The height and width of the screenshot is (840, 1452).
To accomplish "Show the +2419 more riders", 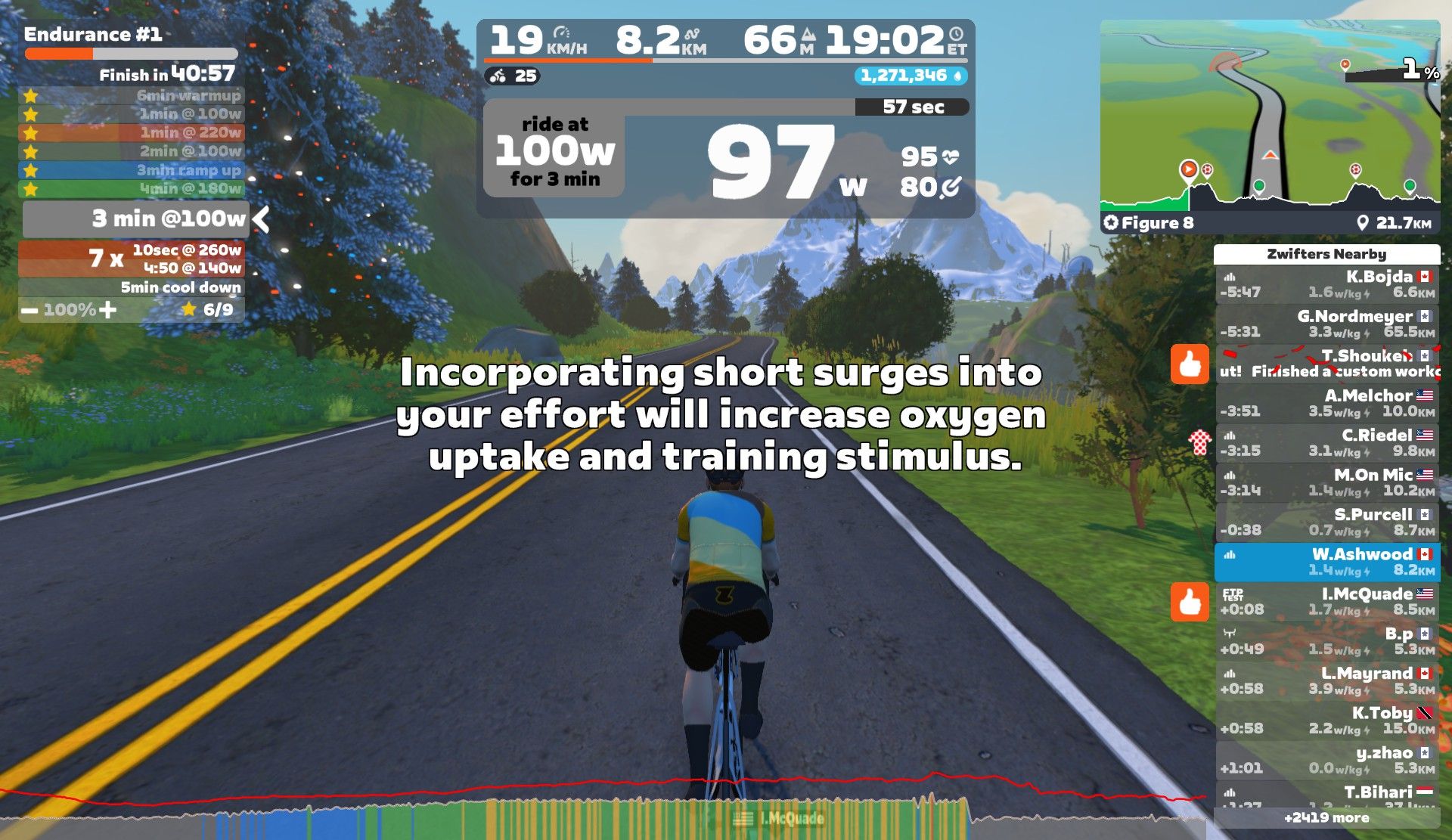I will point(1326,817).
